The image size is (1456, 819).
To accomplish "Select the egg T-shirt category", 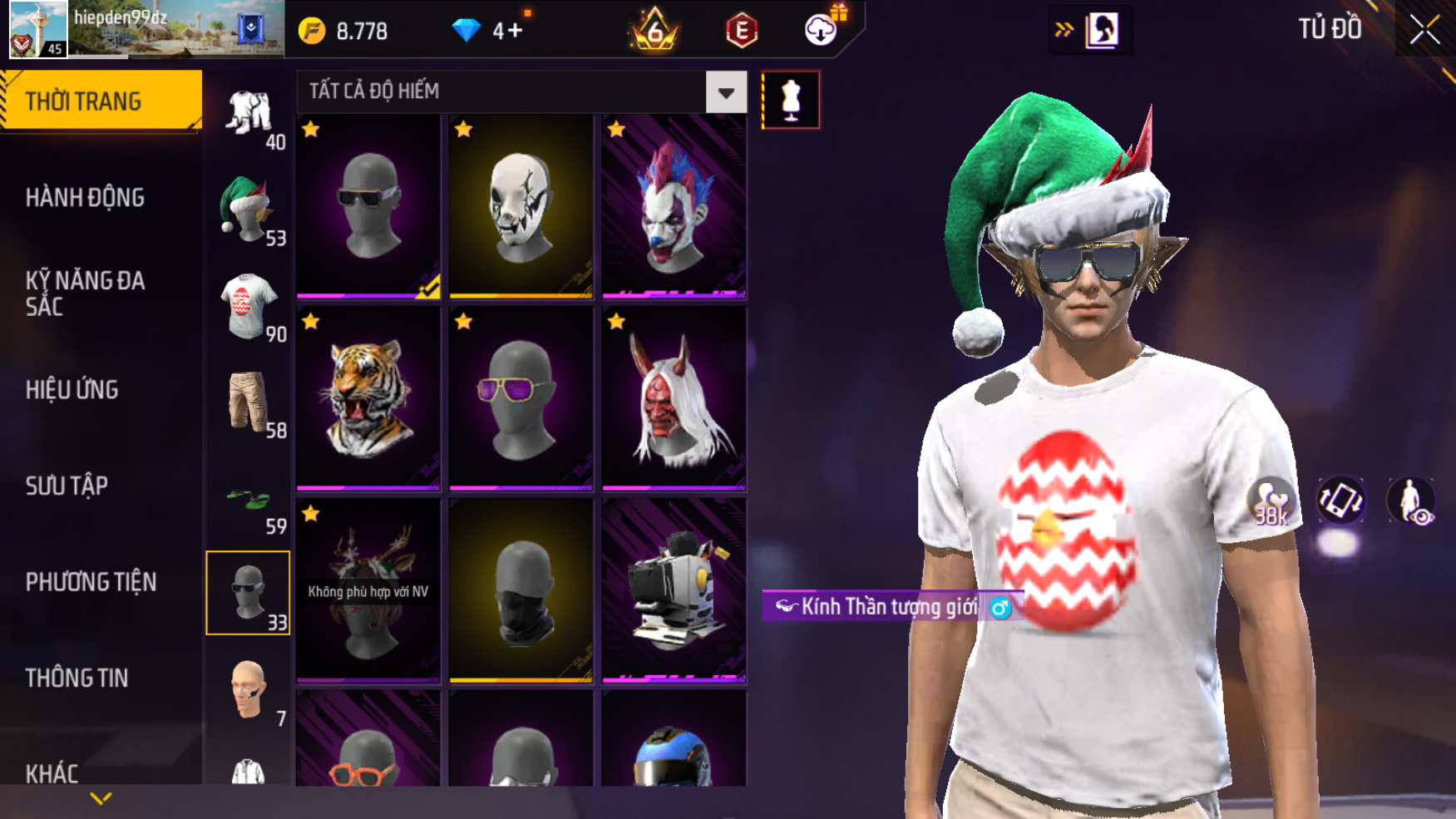I will coord(248,306).
